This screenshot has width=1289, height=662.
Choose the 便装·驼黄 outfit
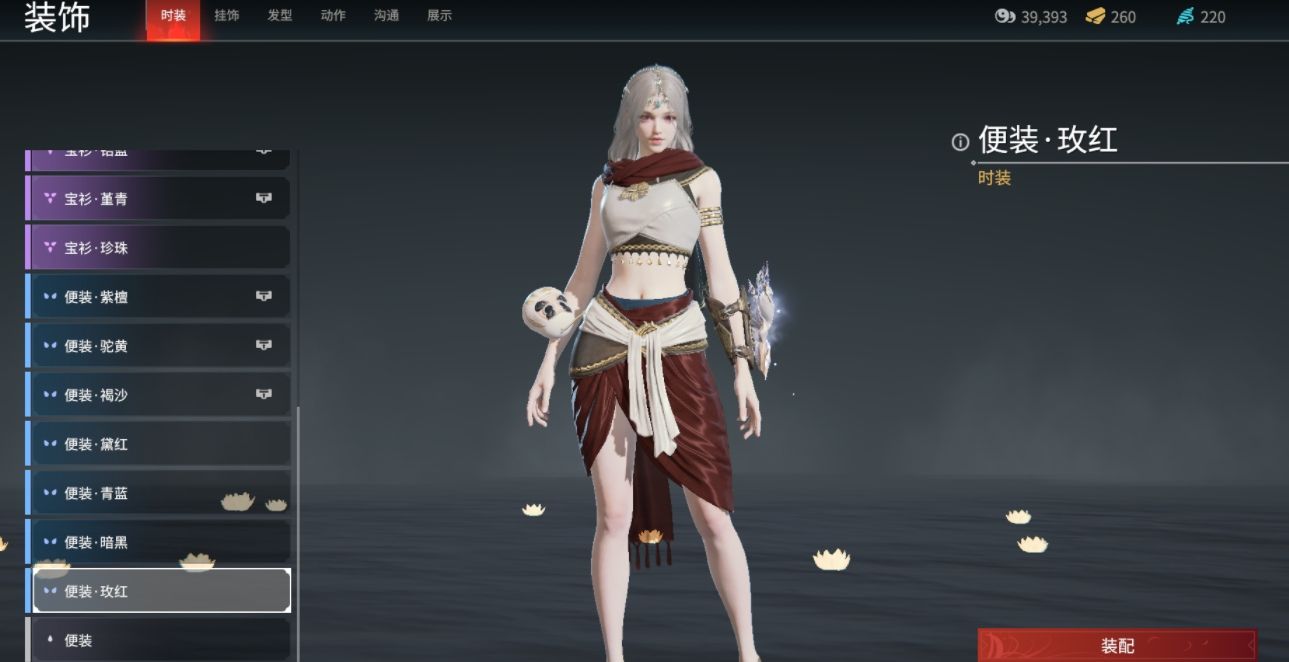[160, 346]
